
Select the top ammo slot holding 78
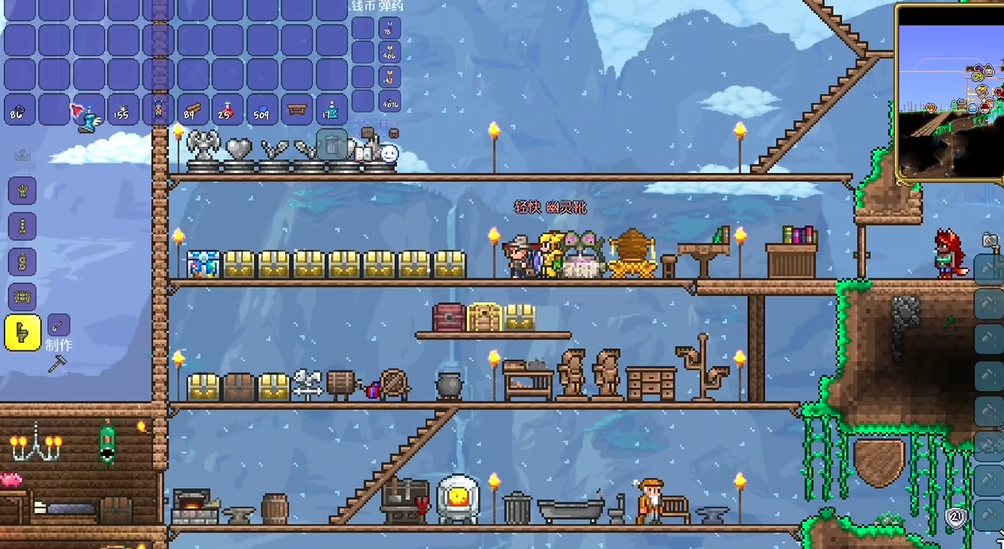[x=389, y=28]
